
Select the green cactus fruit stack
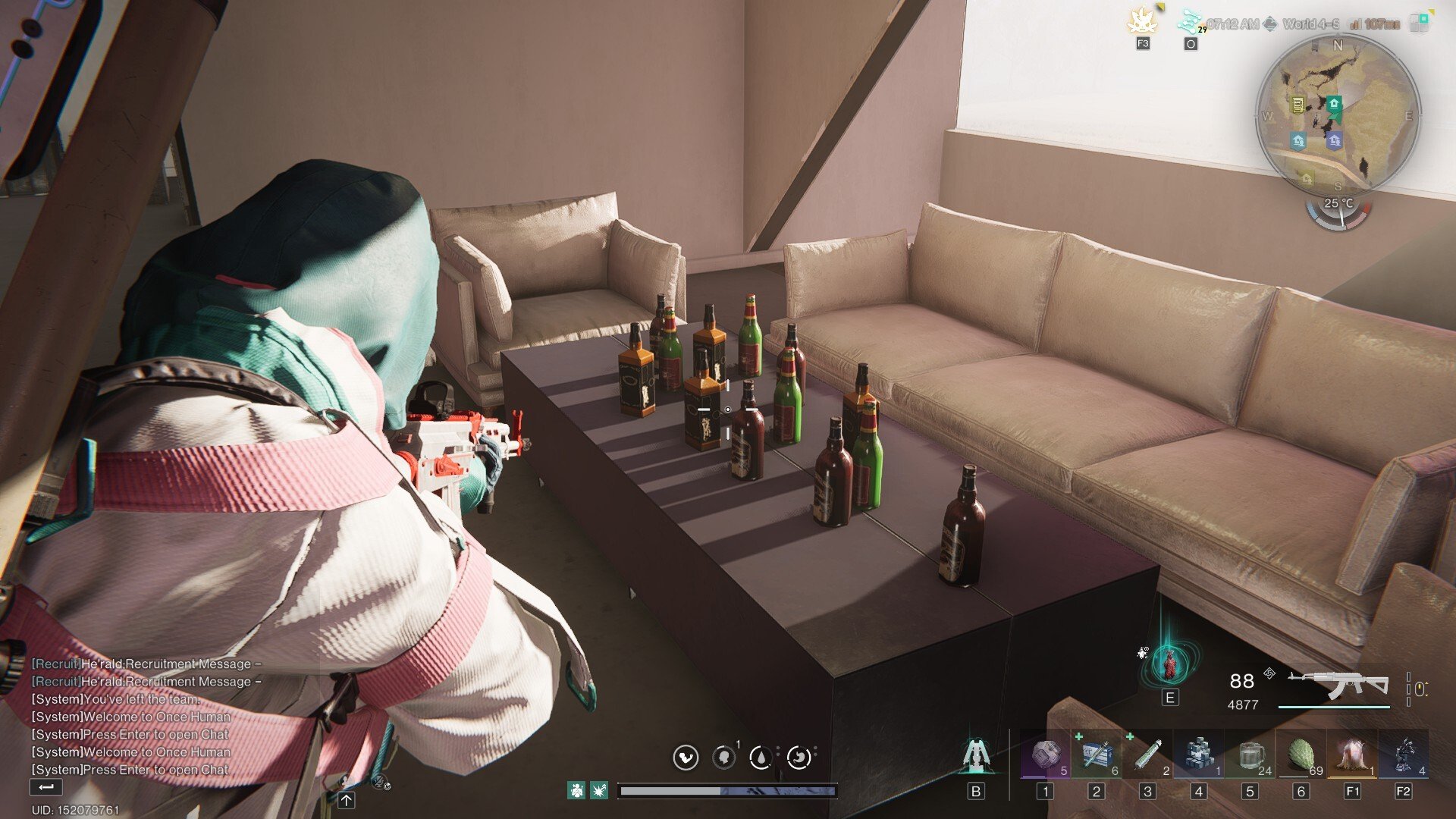pyautogui.click(x=1301, y=755)
